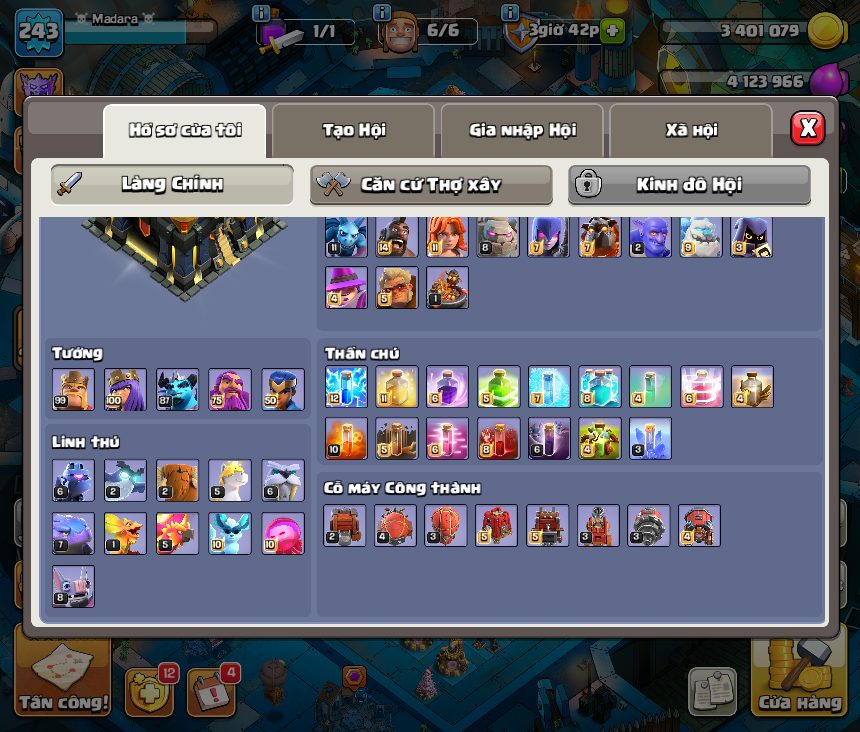The image size is (860, 732).
Task: Click the level 12 Lightning Spell icon
Action: click(x=346, y=387)
